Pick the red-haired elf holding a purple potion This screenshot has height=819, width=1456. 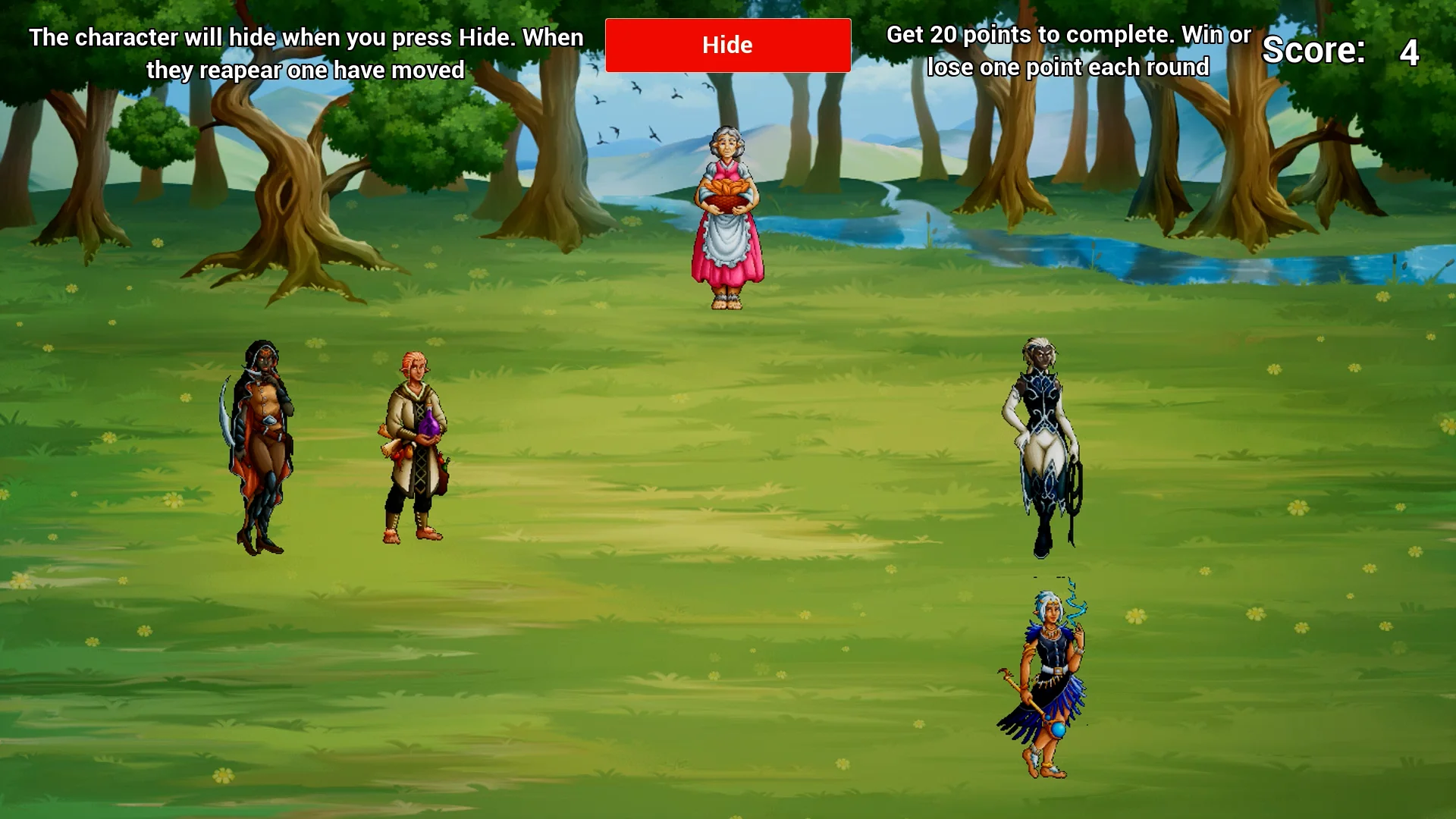click(415, 447)
